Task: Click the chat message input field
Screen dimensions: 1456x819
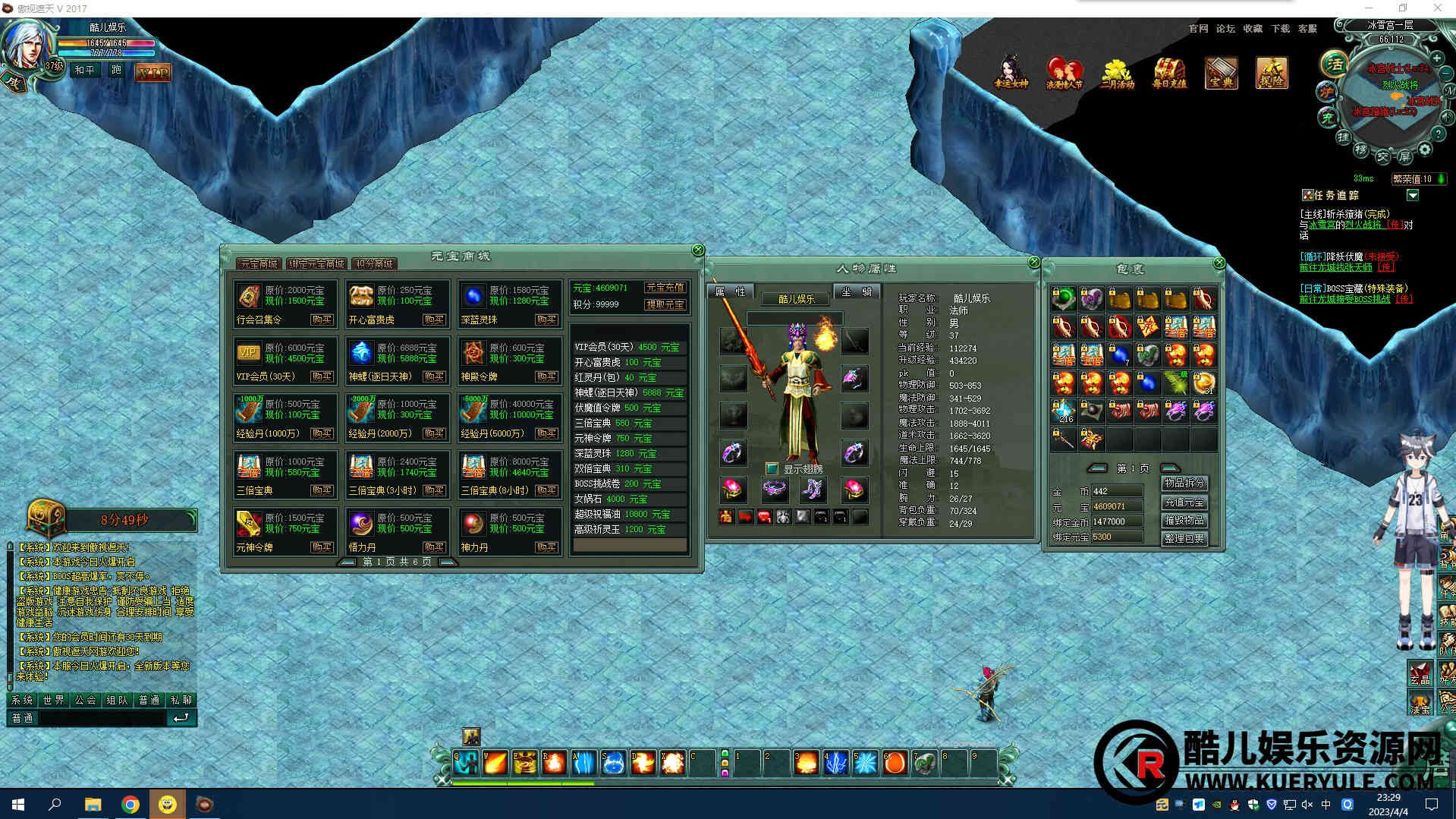Action: pyautogui.click(x=102, y=718)
